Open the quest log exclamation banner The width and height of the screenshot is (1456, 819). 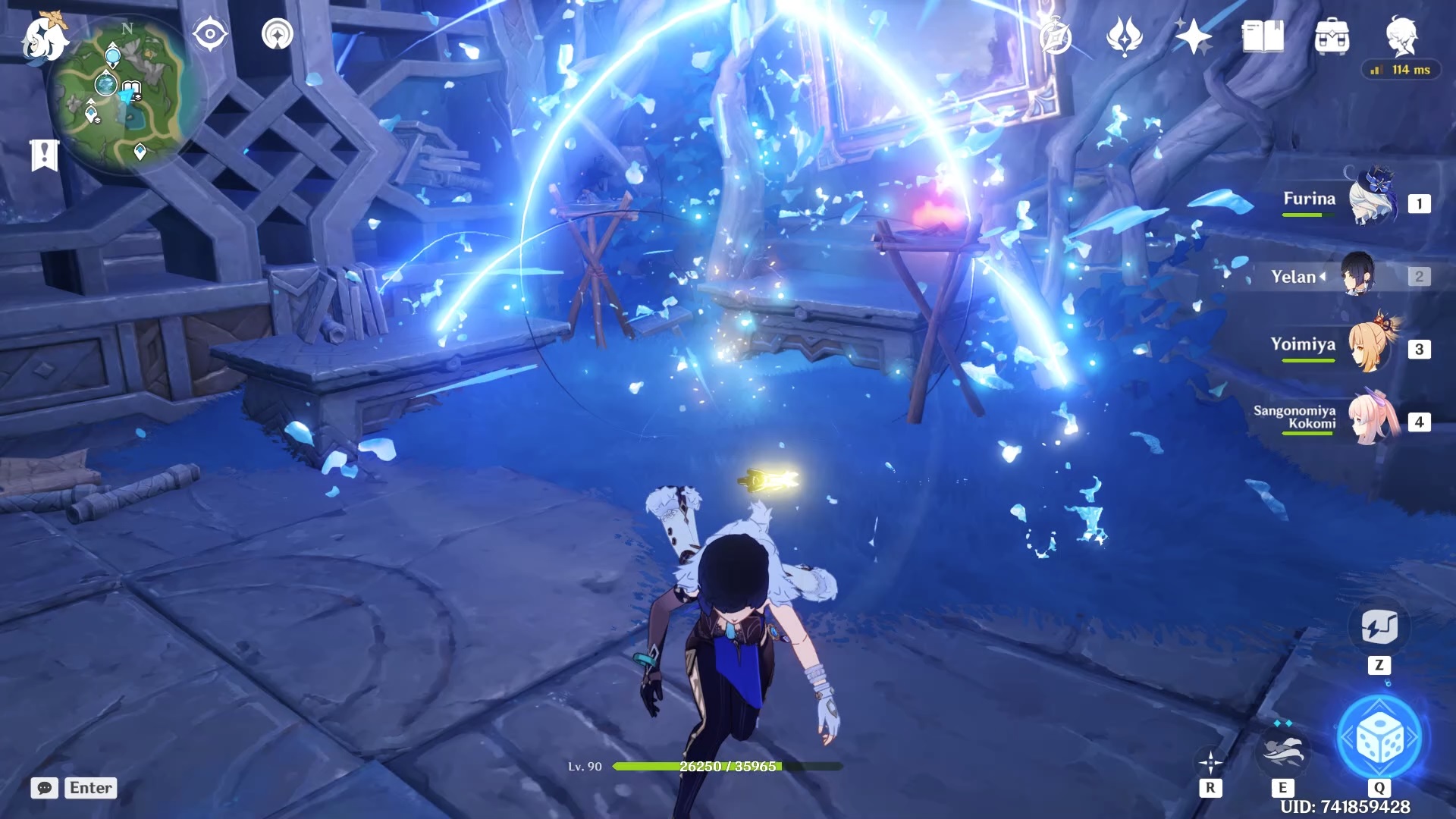[x=44, y=155]
